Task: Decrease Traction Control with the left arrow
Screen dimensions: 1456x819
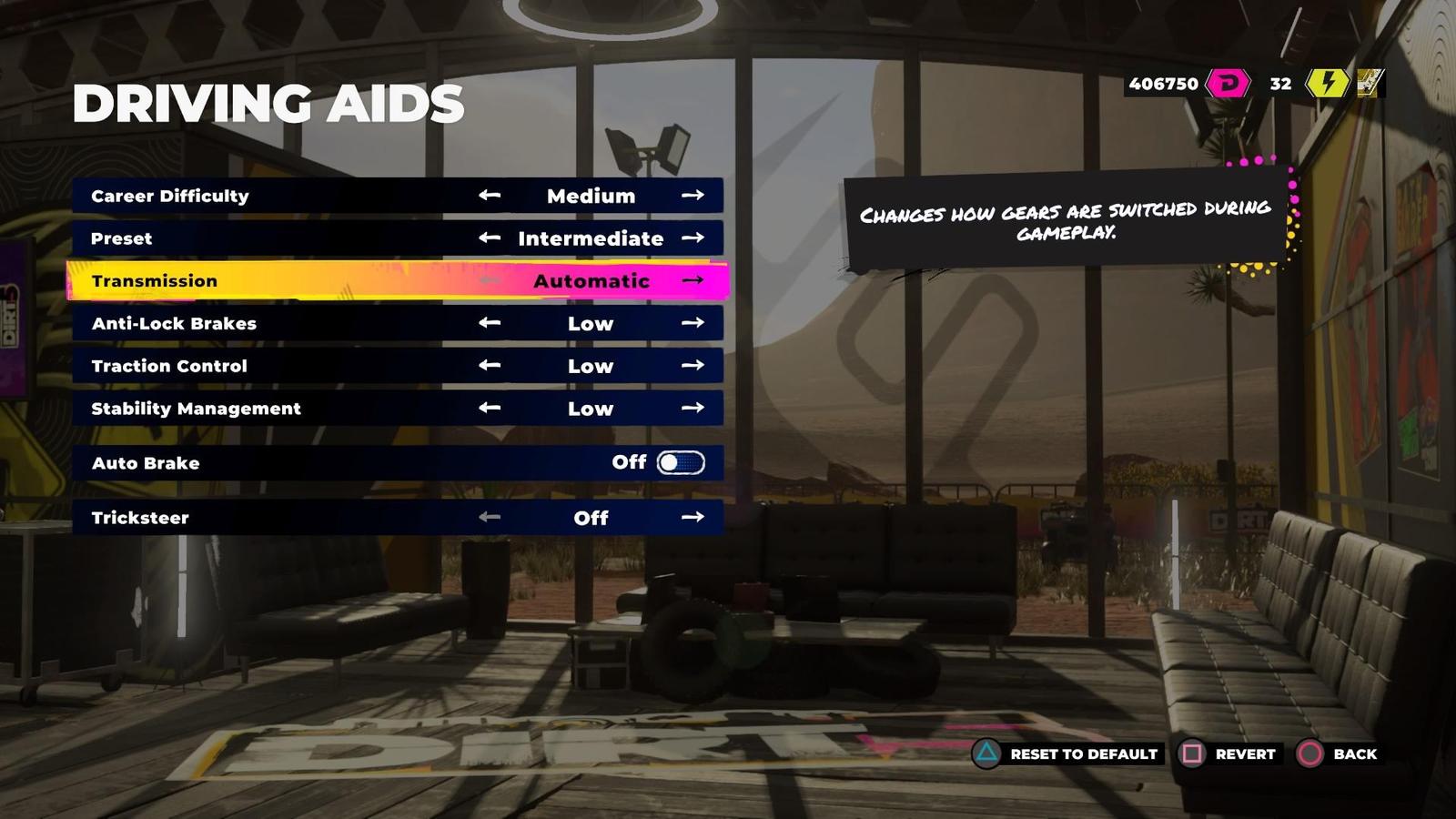Action: [490, 366]
